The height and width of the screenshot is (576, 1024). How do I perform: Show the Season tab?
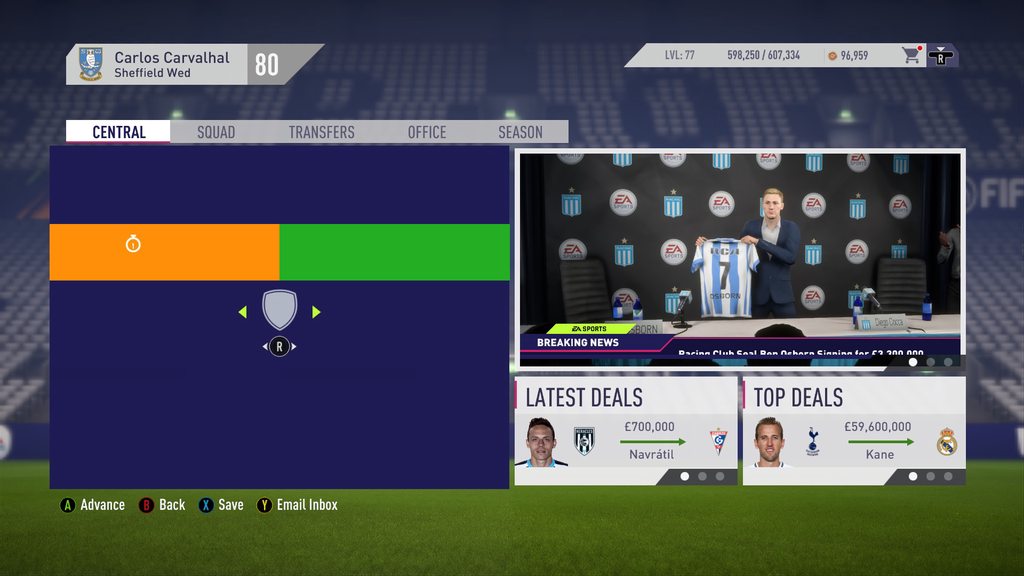pyautogui.click(x=520, y=132)
